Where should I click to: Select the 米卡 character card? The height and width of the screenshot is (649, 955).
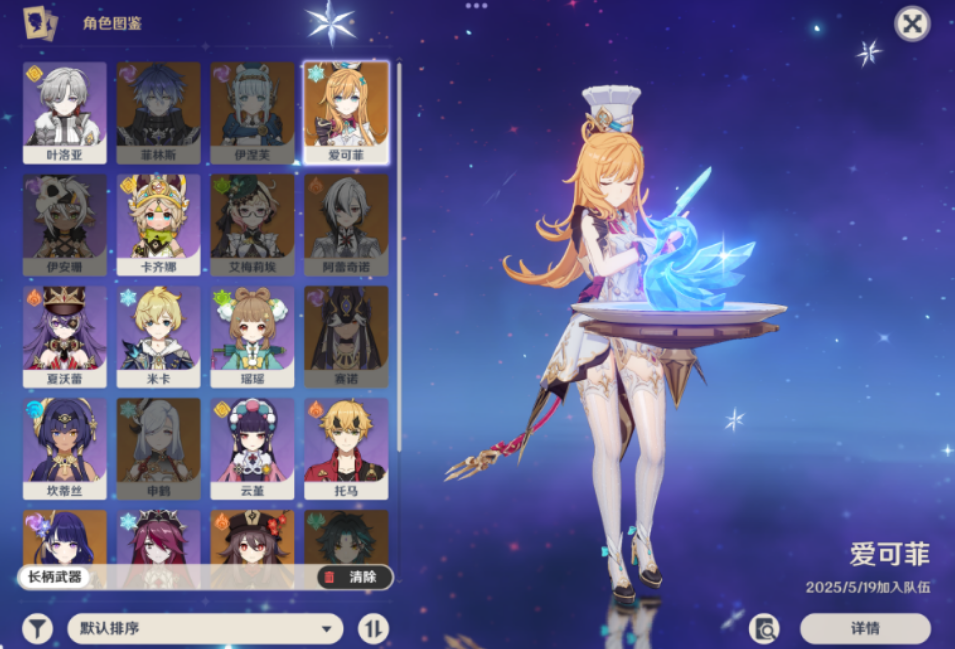point(158,337)
